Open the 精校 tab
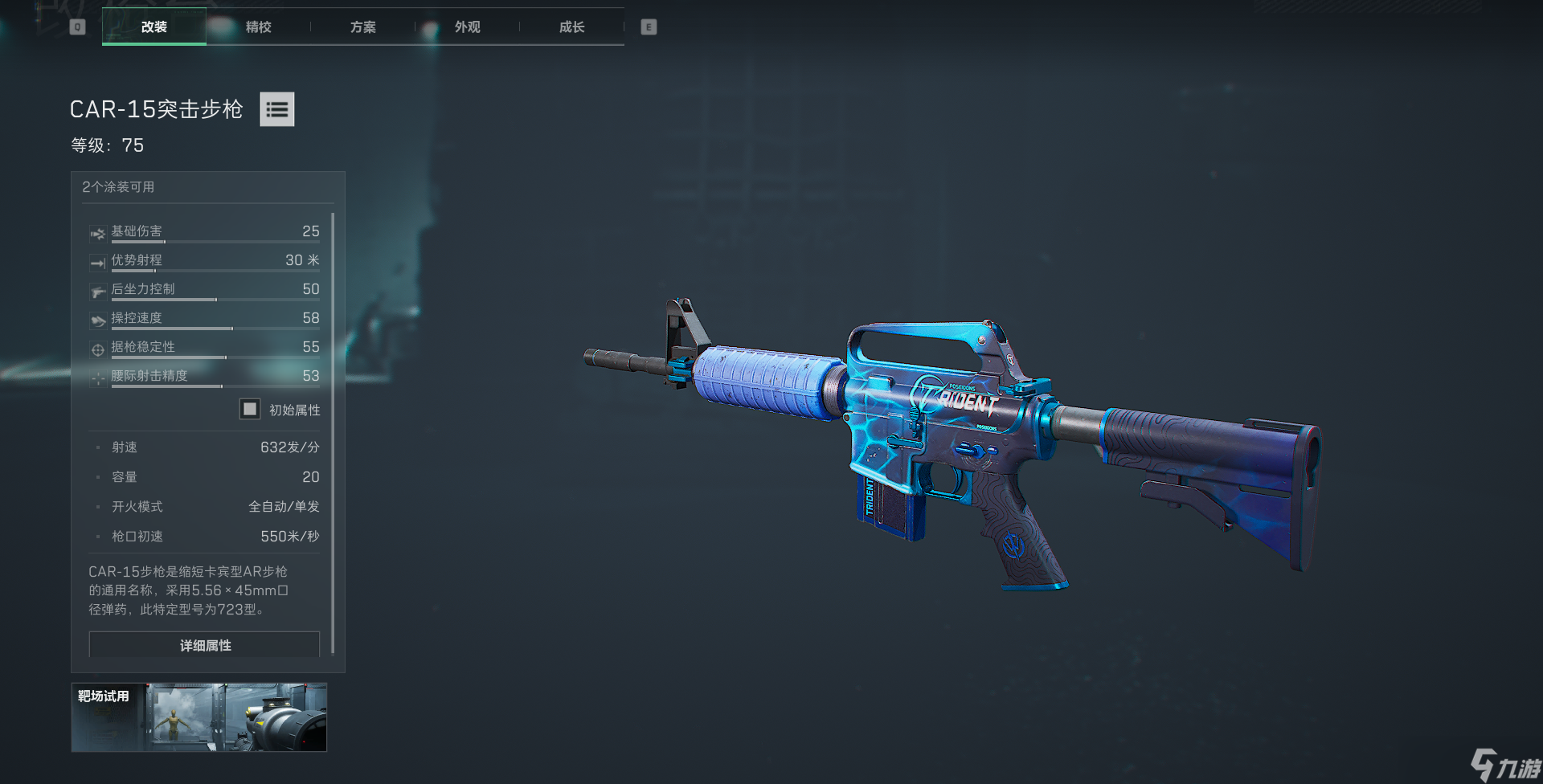Viewport: 1543px width, 784px height. tap(258, 27)
